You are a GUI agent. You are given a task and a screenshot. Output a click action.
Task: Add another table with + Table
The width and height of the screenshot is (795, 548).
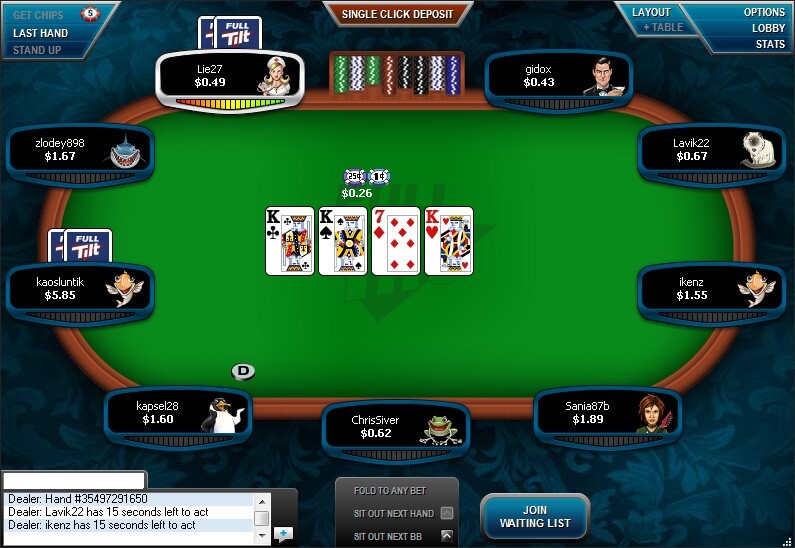tap(663, 27)
